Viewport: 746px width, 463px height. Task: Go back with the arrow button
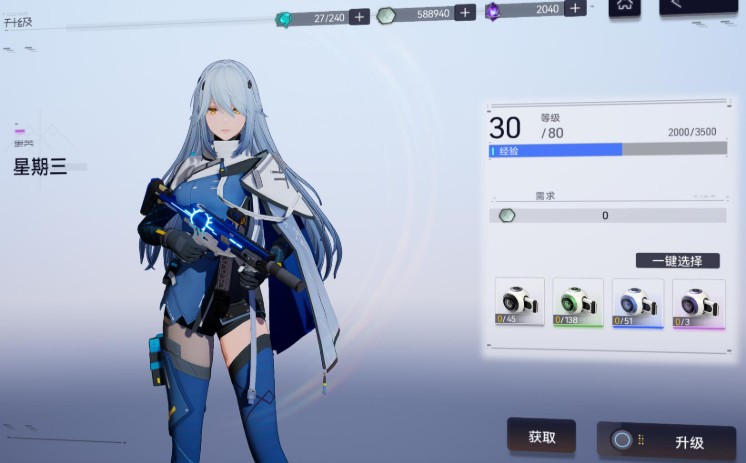[x=697, y=6]
